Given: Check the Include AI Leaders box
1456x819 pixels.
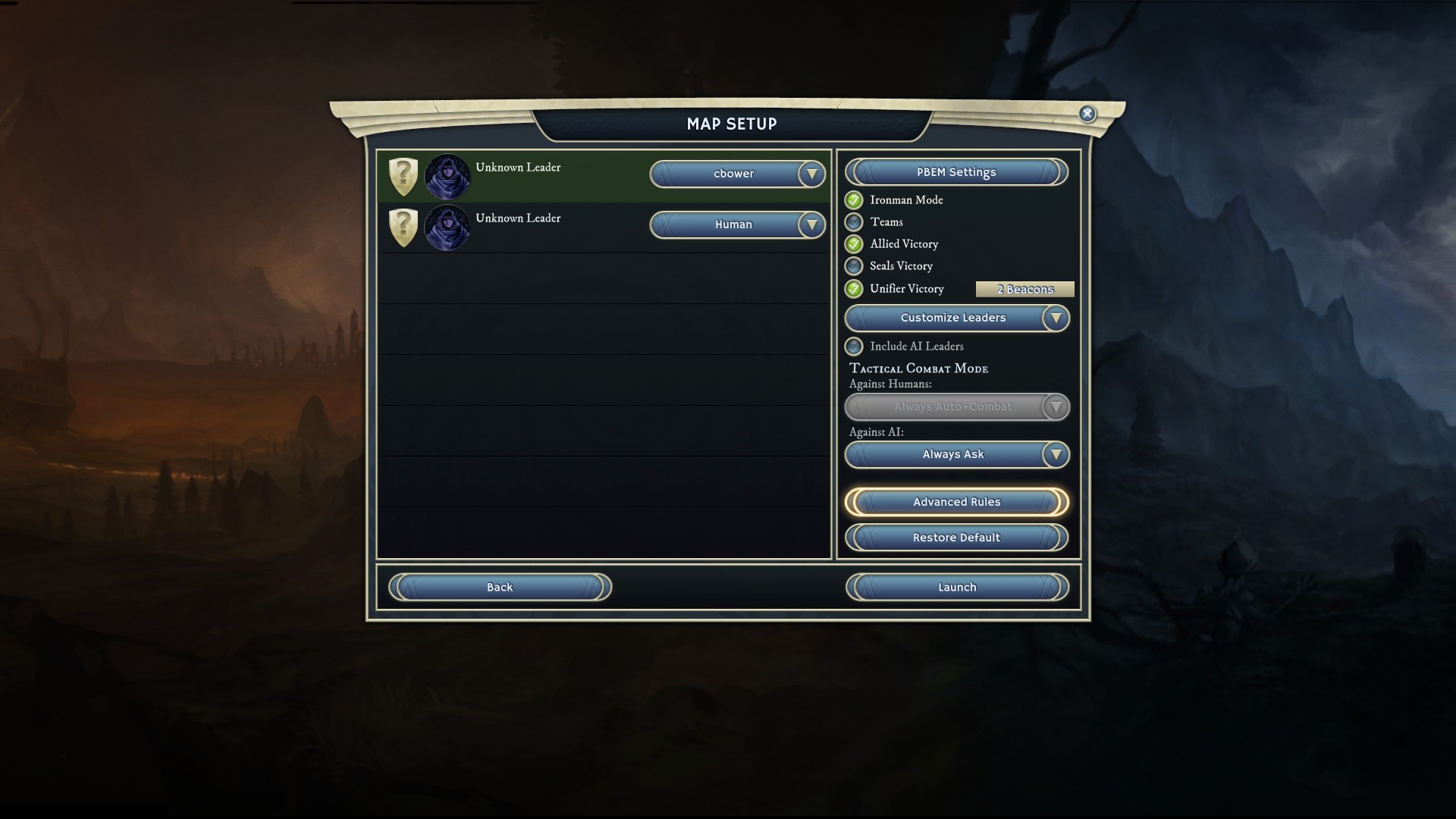Looking at the screenshot, I should [x=854, y=347].
